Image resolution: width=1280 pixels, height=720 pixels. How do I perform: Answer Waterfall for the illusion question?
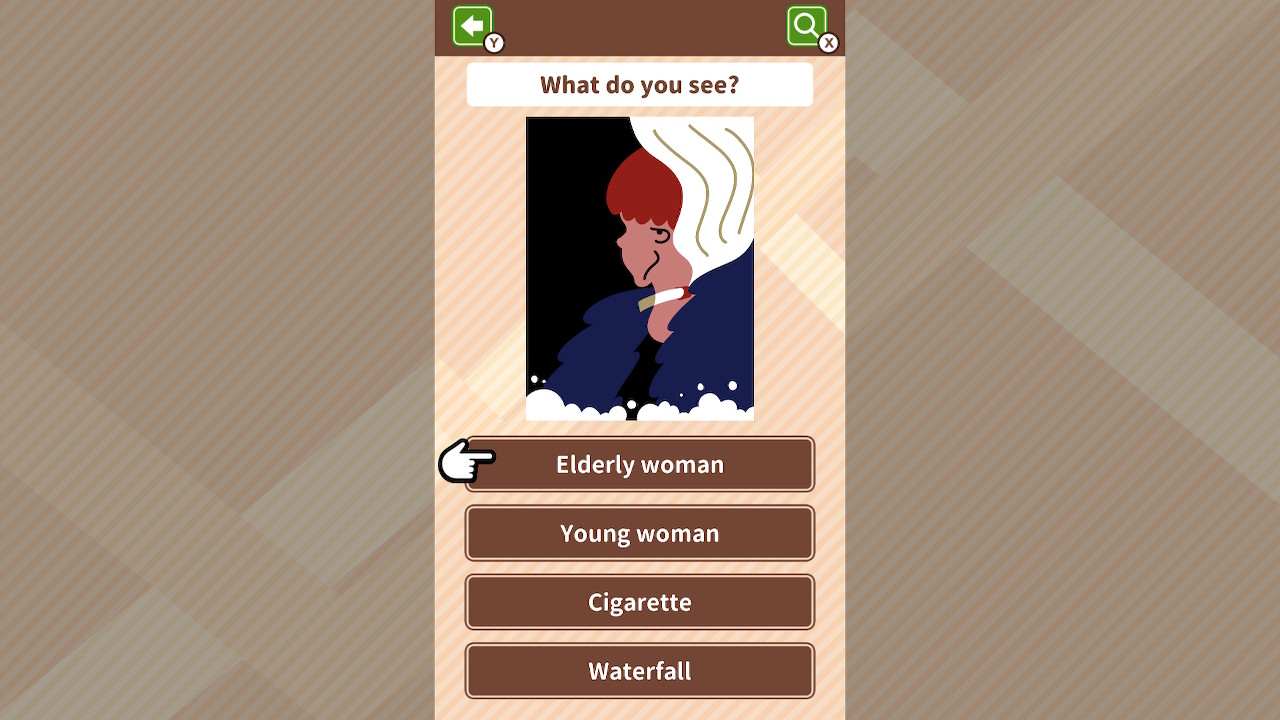point(639,671)
